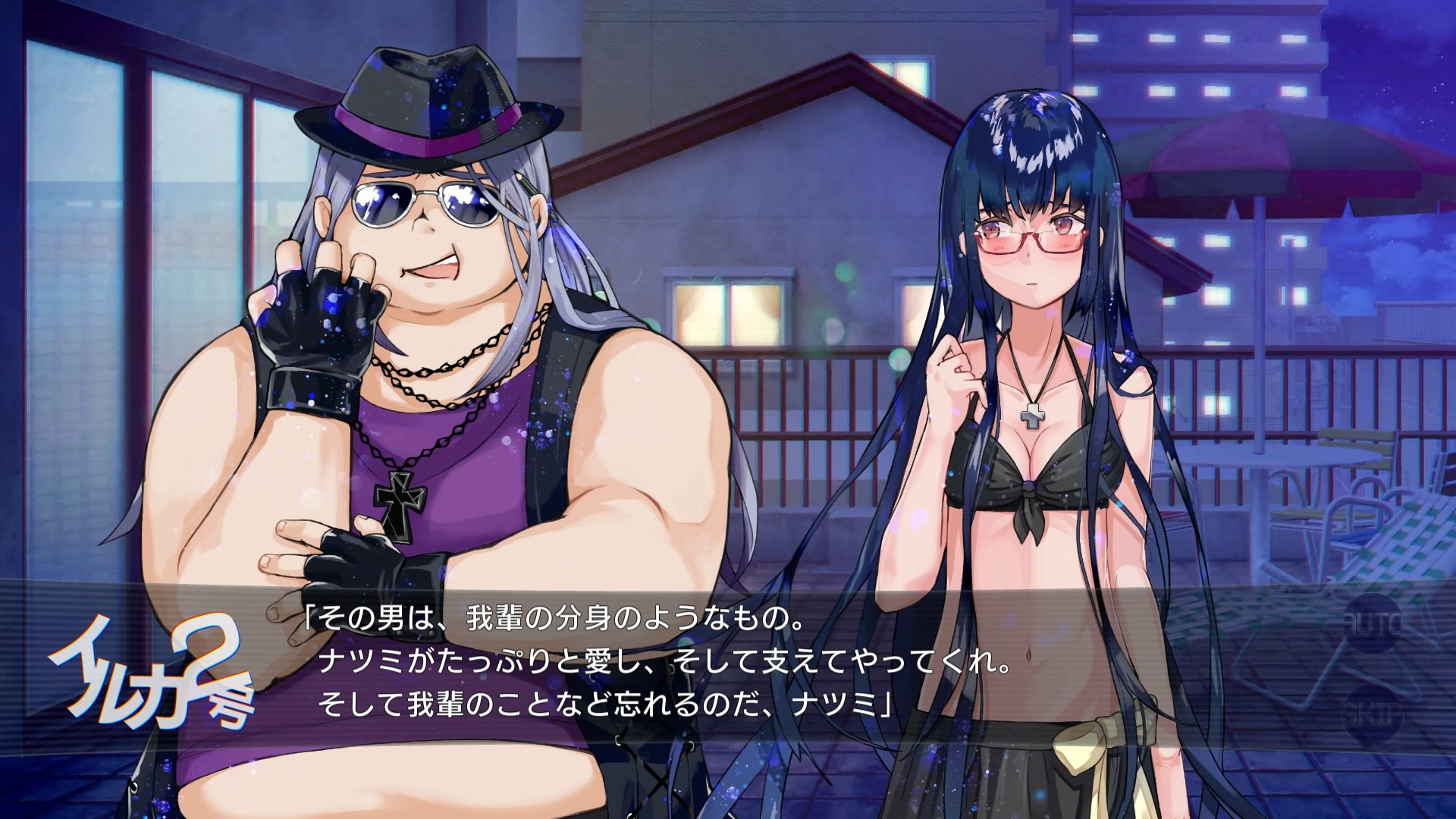Toggle AUTO text advance mode
1456x819 pixels.
pos(1373,624)
